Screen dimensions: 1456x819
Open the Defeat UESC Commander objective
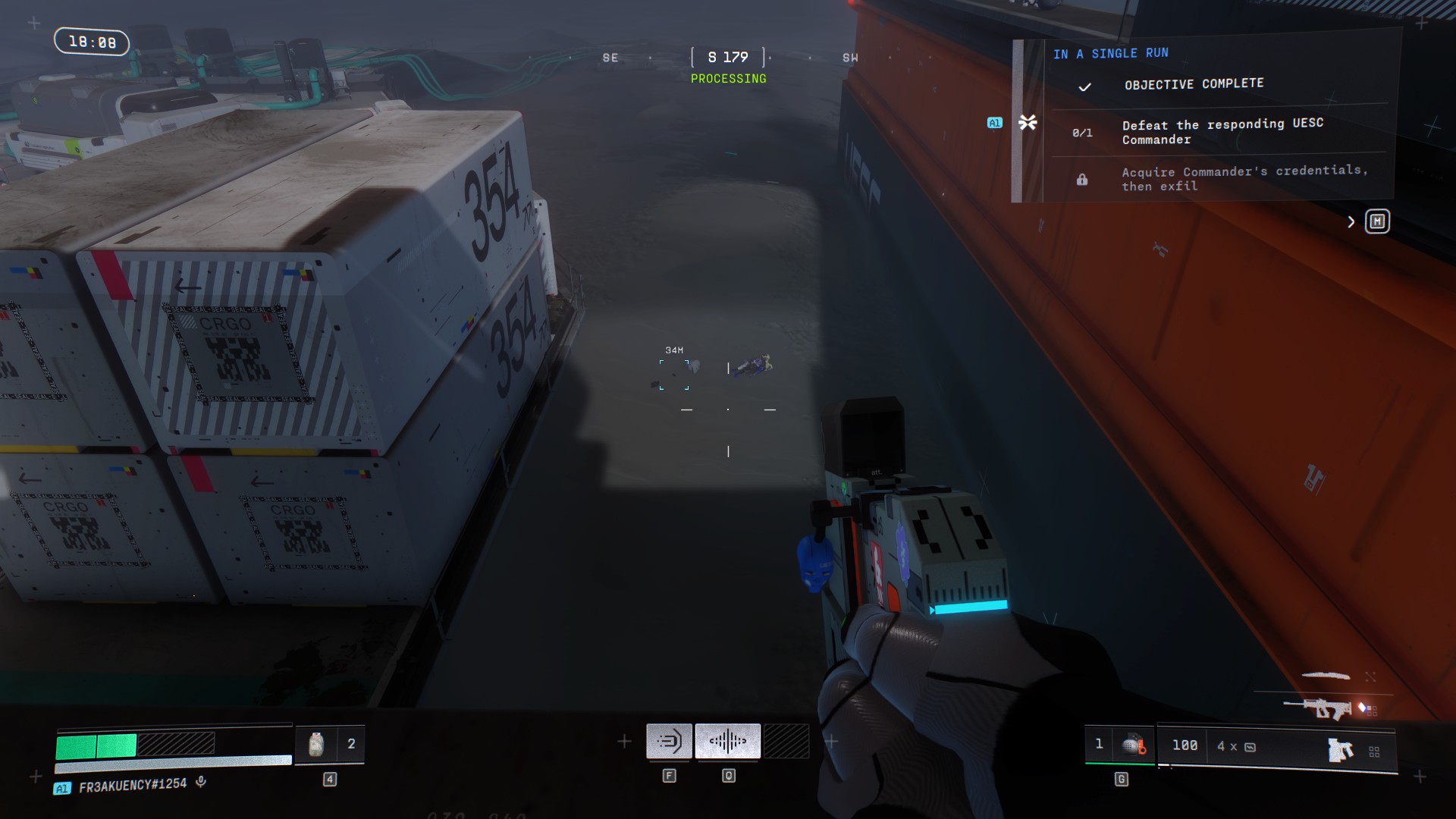[x=1222, y=131]
